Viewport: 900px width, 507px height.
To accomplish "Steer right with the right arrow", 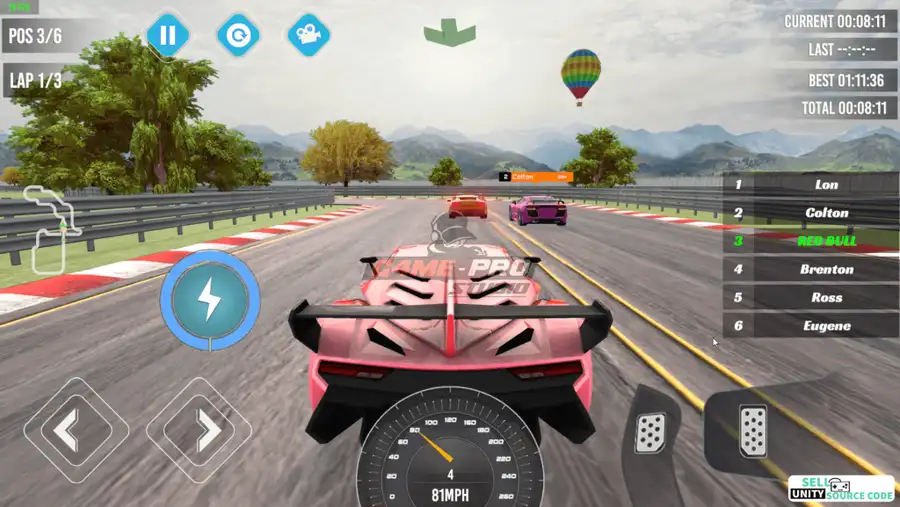I will 198,430.
